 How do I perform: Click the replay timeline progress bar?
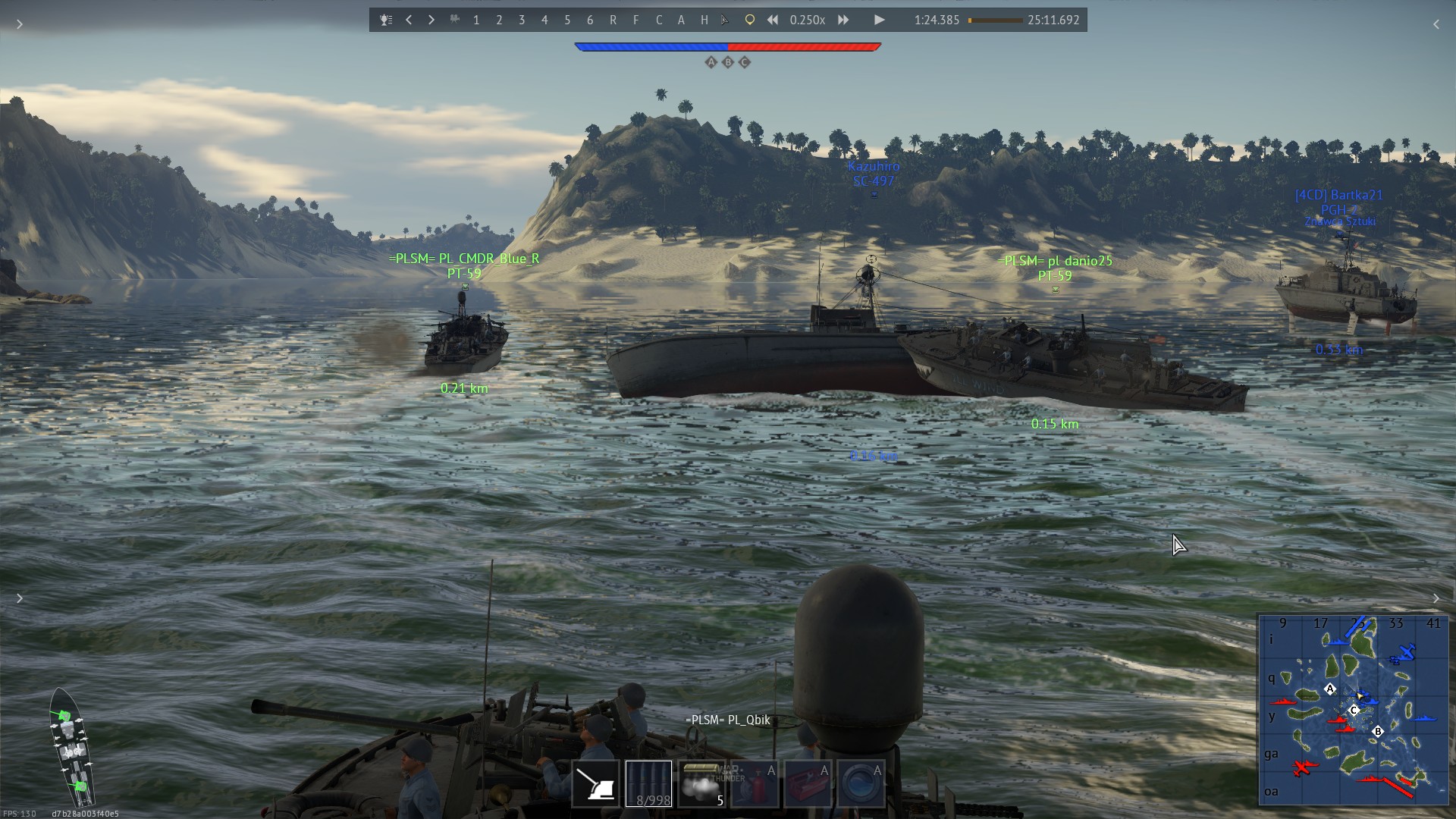tap(995, 20)
